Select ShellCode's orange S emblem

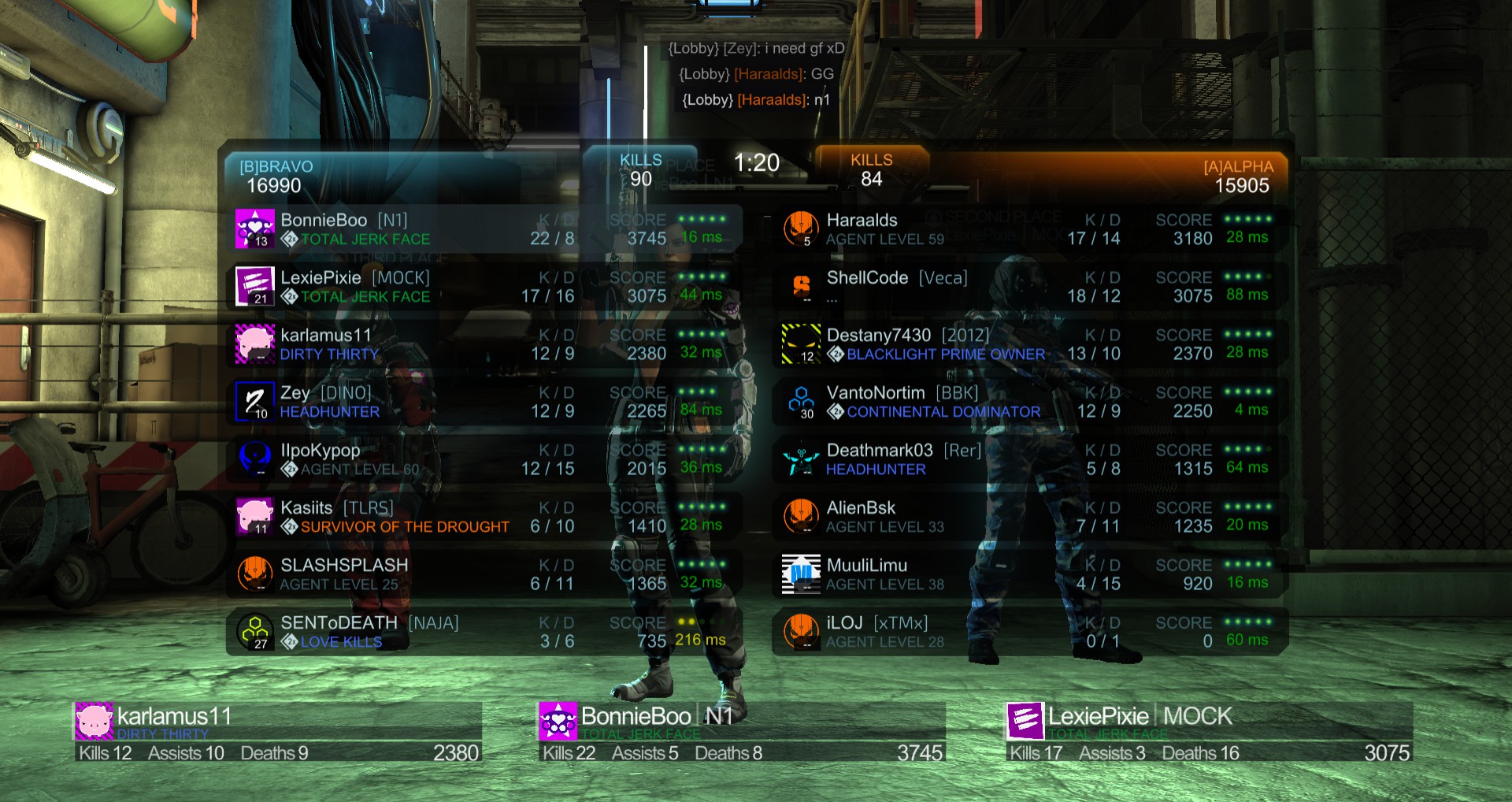tap(800, 284)
